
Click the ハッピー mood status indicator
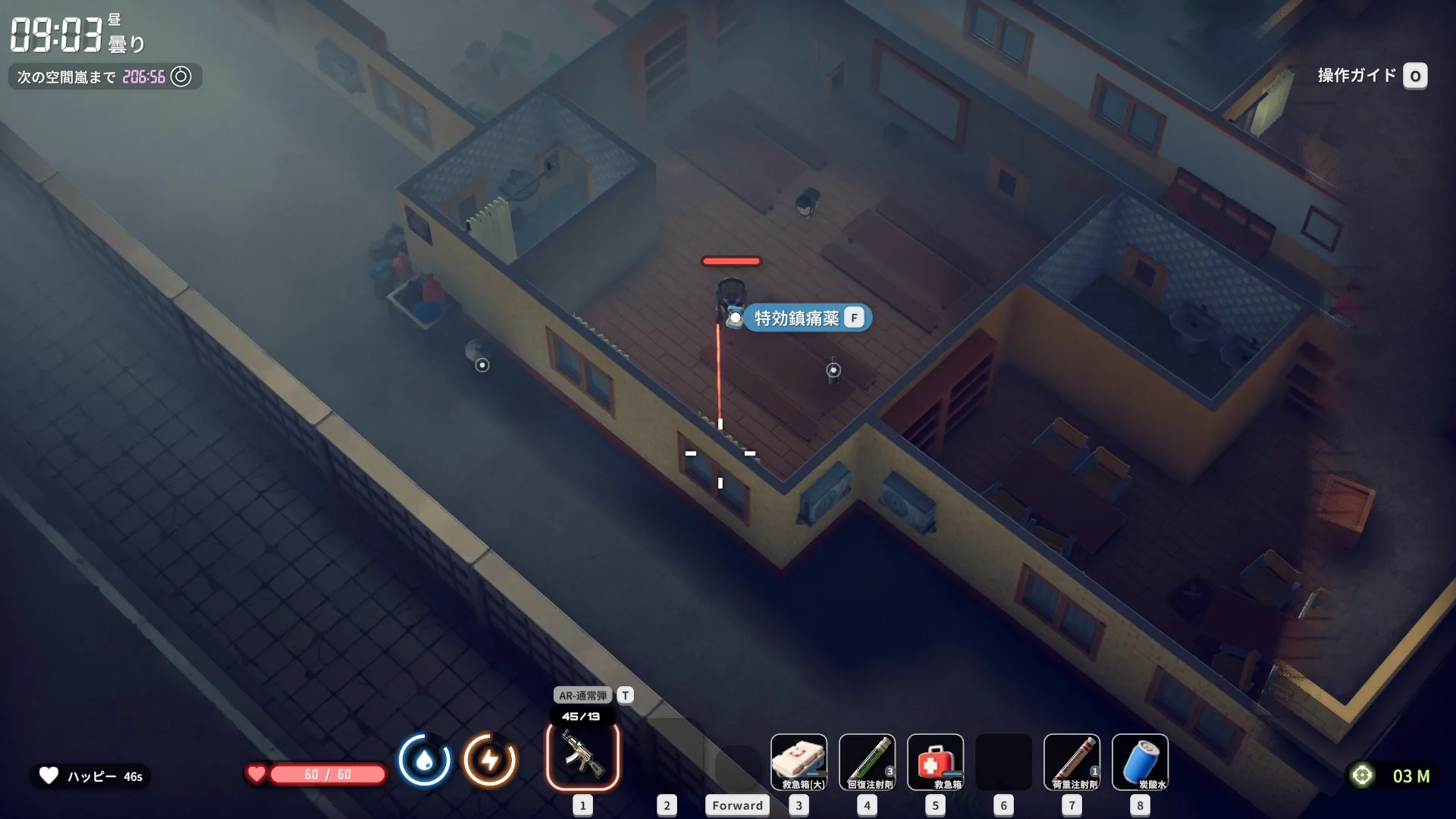click(x=91, y=776)
